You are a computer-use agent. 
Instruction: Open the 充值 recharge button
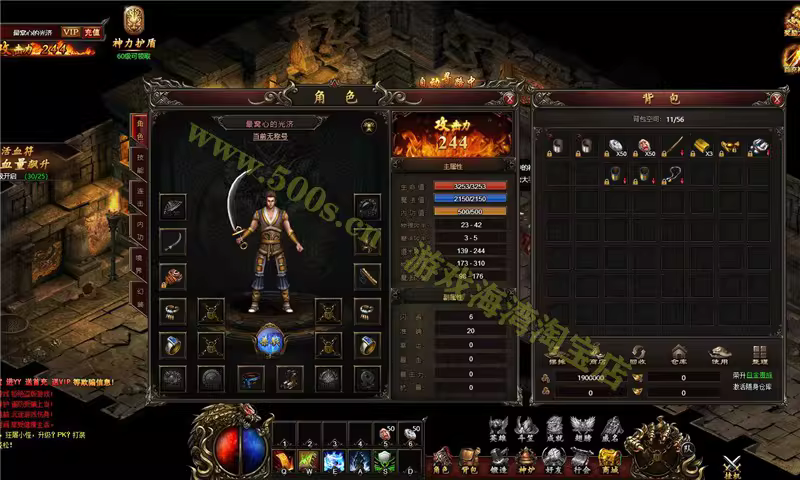93,32
